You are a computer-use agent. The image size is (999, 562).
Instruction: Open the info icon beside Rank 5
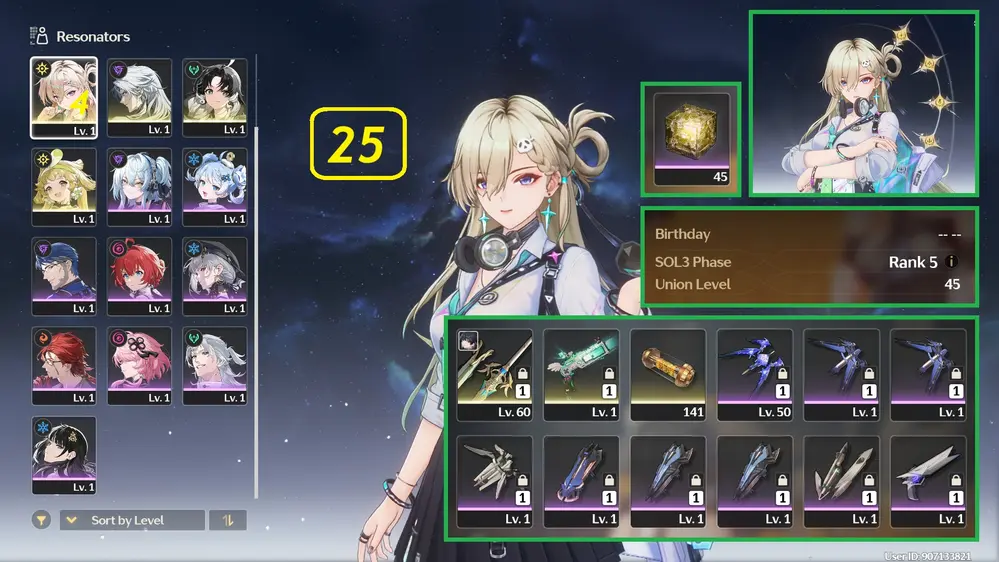click(951, 262)
